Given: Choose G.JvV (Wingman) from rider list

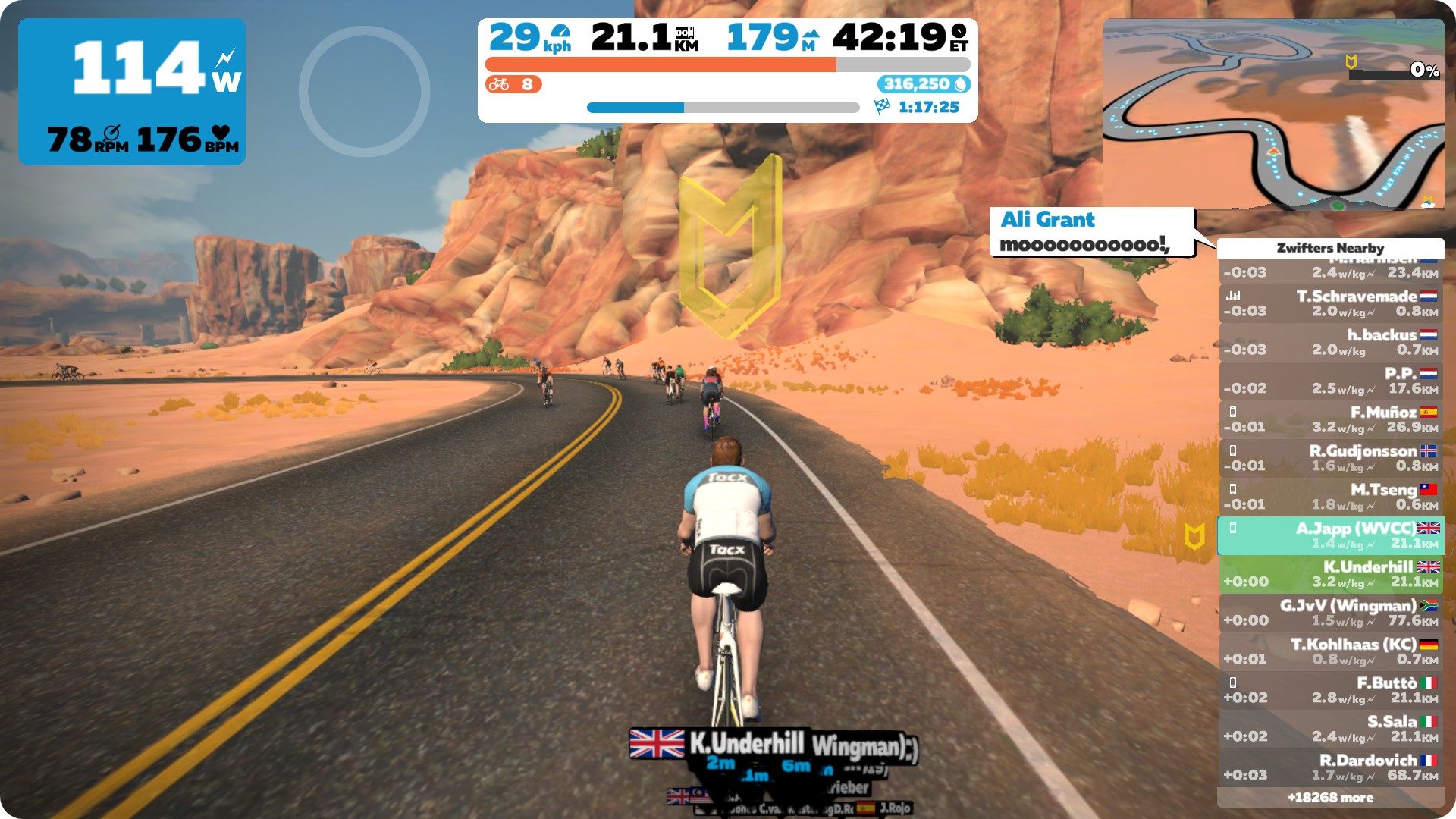Looking at the screenshot, I should (x=1331, y=613).
